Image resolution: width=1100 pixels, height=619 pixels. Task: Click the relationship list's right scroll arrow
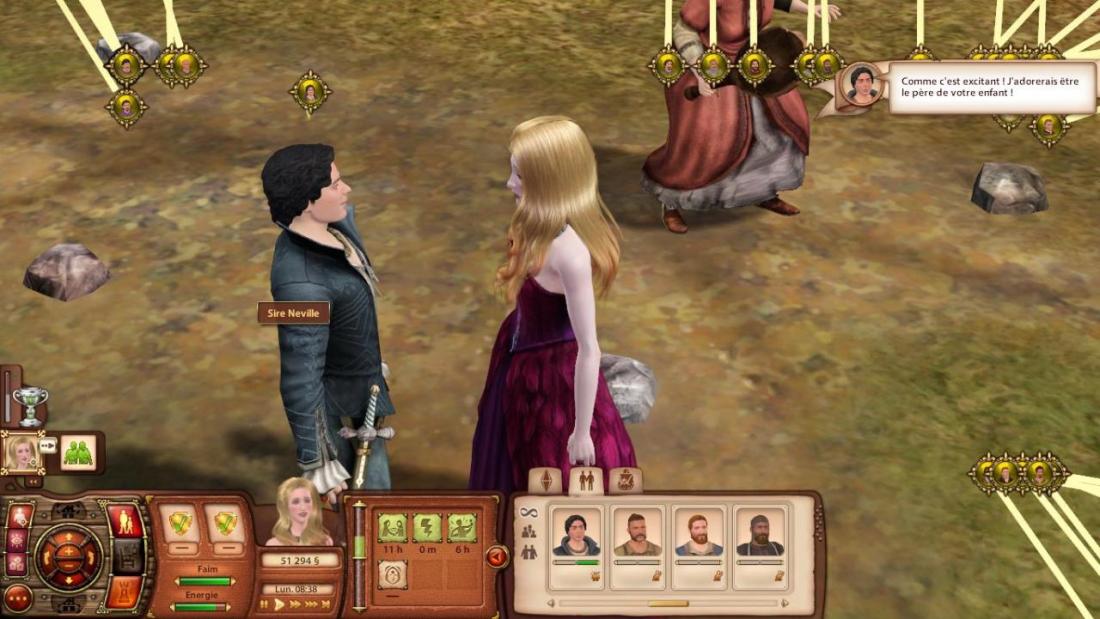[784, 603]
